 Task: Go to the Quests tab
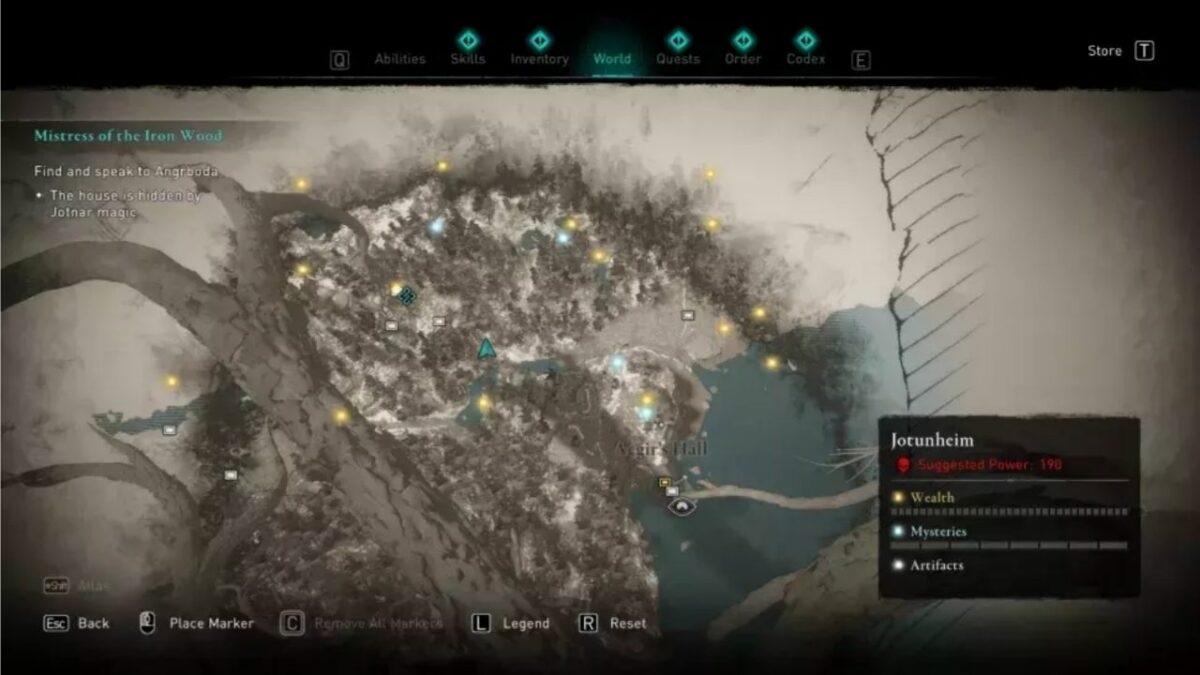click(x=678, y=58)
